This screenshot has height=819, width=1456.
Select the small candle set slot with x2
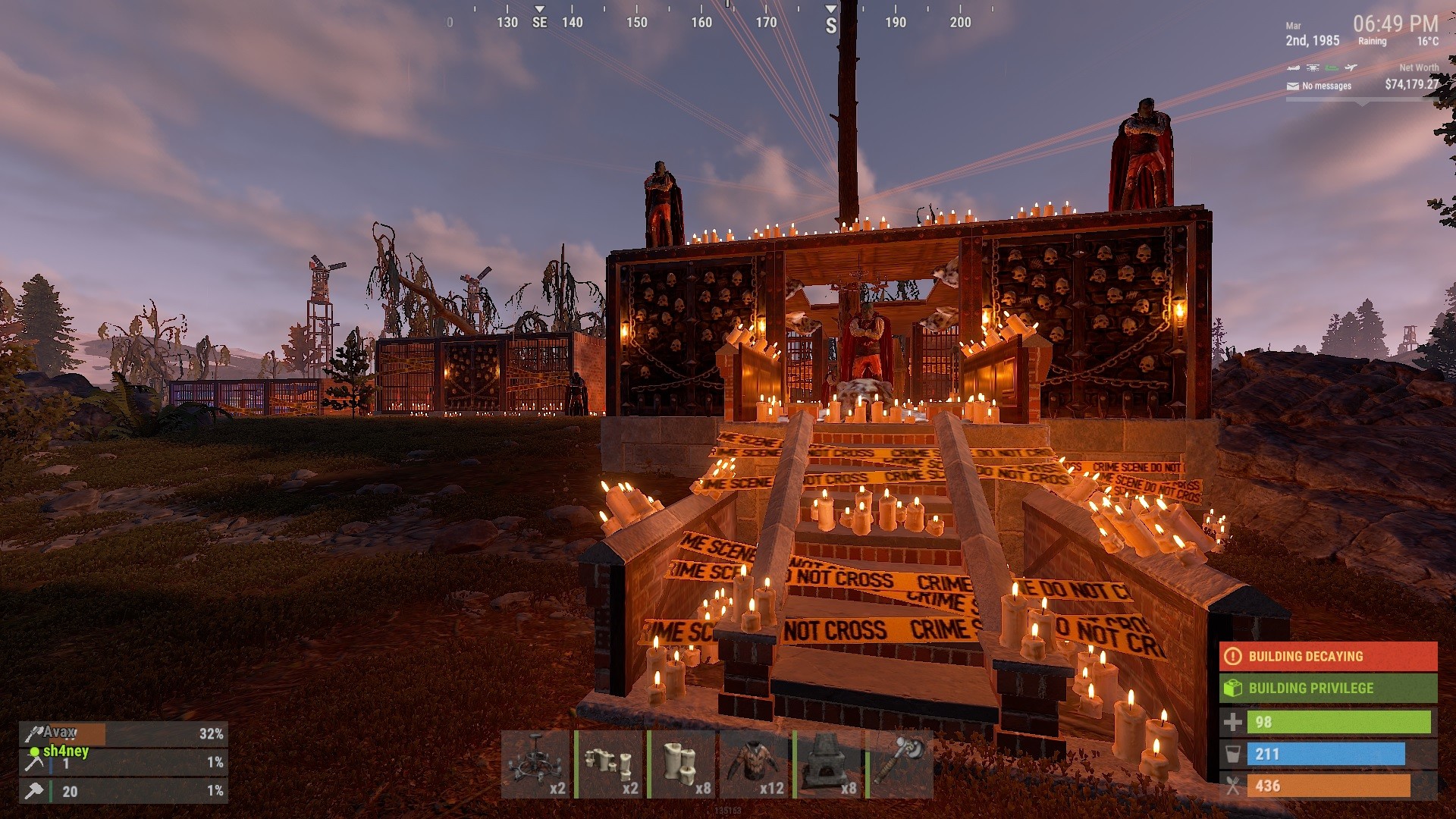(x=610, y=764)
